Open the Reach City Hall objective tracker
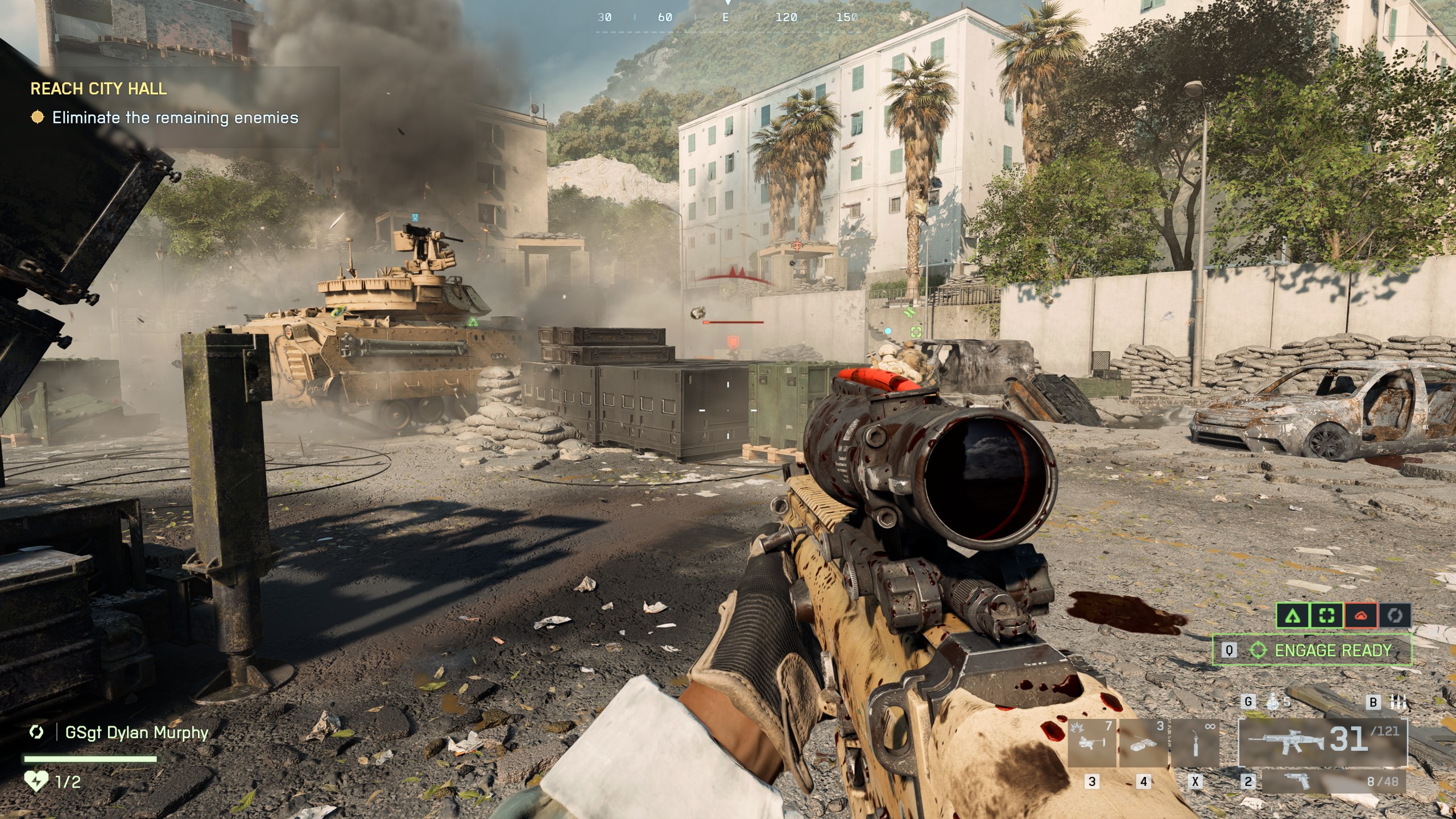Viewport: 1456px width, 819px height. [x=98, y=89]
